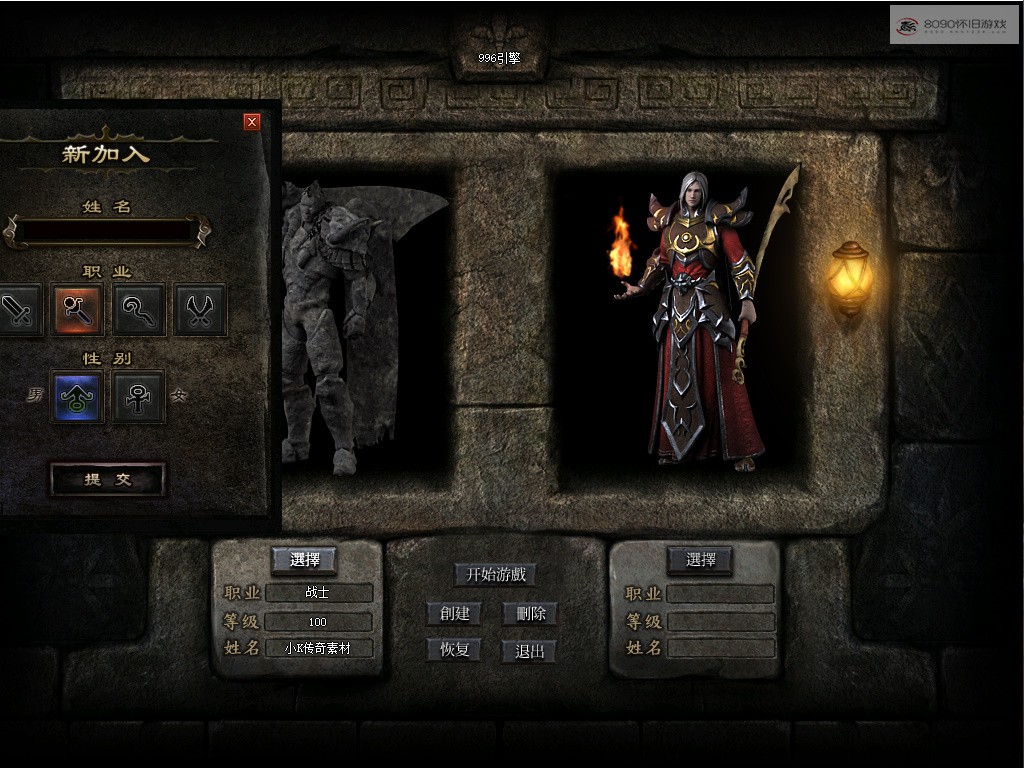The width and height of the screenshot is (1024, 768).
Task: Choose the twin curved blades class icon
Action: coord(200,310)
